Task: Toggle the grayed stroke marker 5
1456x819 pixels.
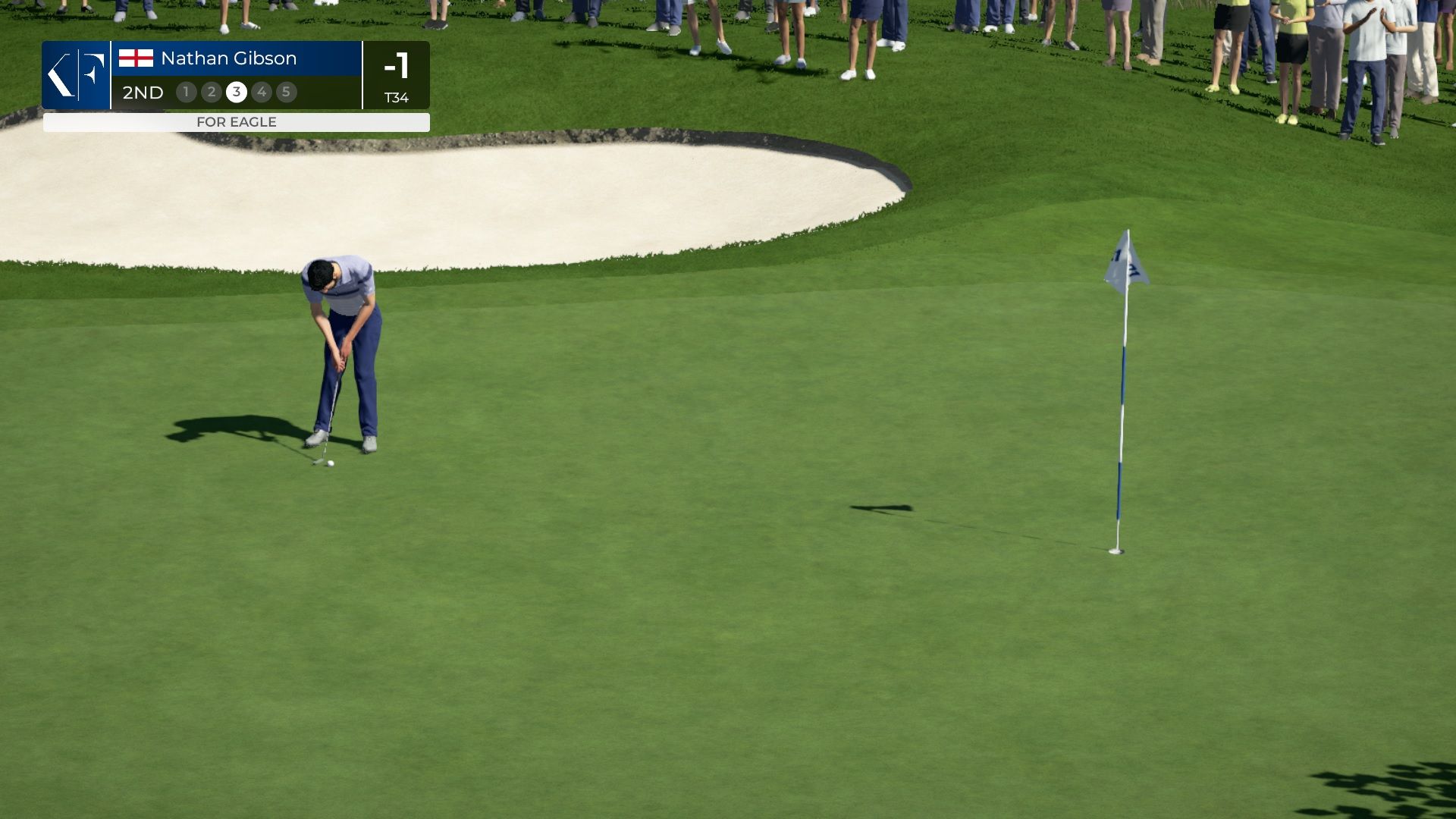Action: click(287, 92)
